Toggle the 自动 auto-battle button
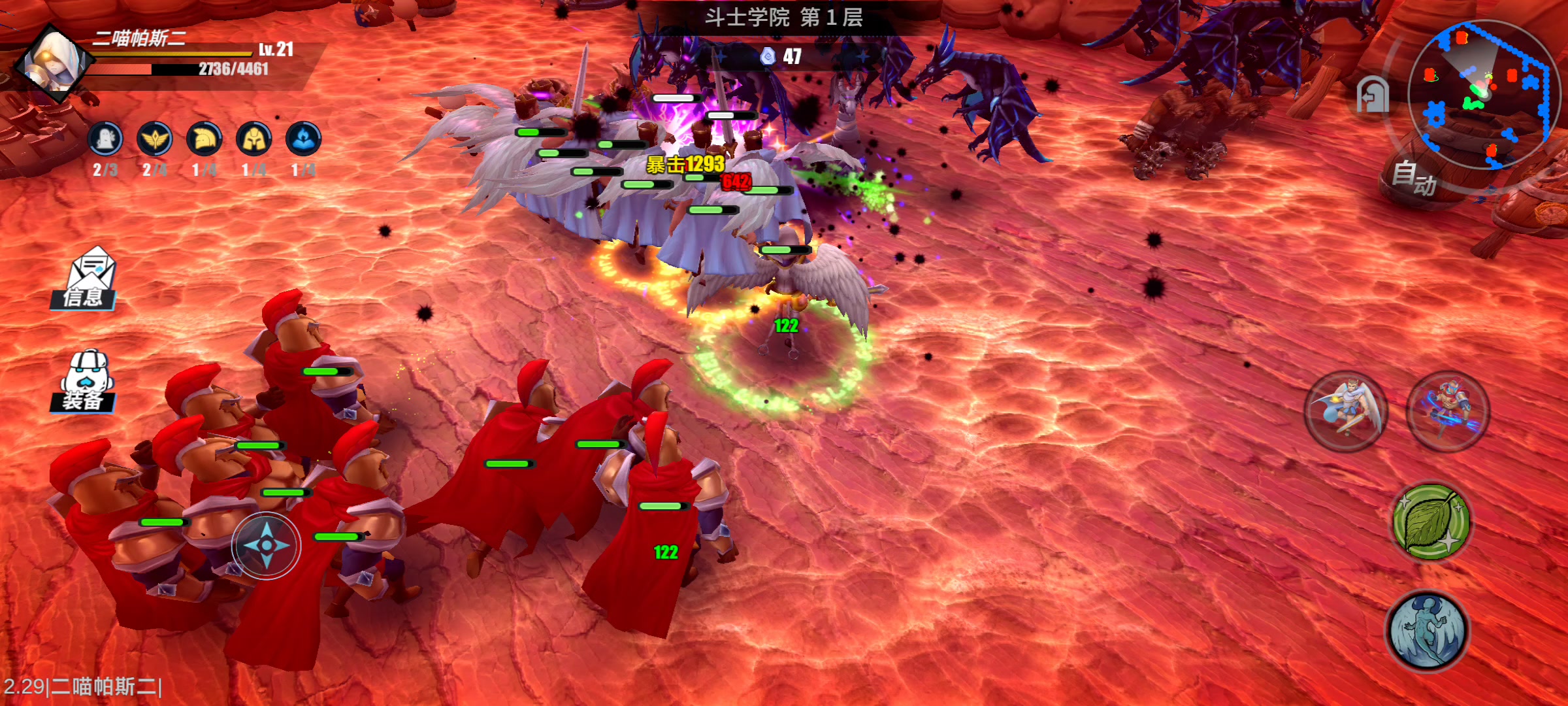Screen dimensions: 1568x706 1414,177
